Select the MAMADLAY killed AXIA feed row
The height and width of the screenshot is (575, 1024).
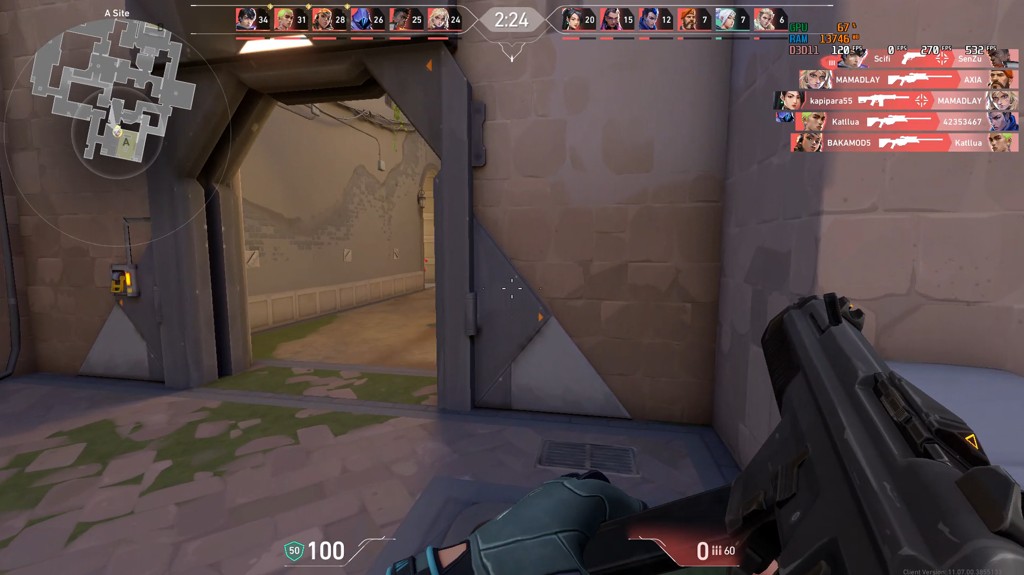(908, 80)
